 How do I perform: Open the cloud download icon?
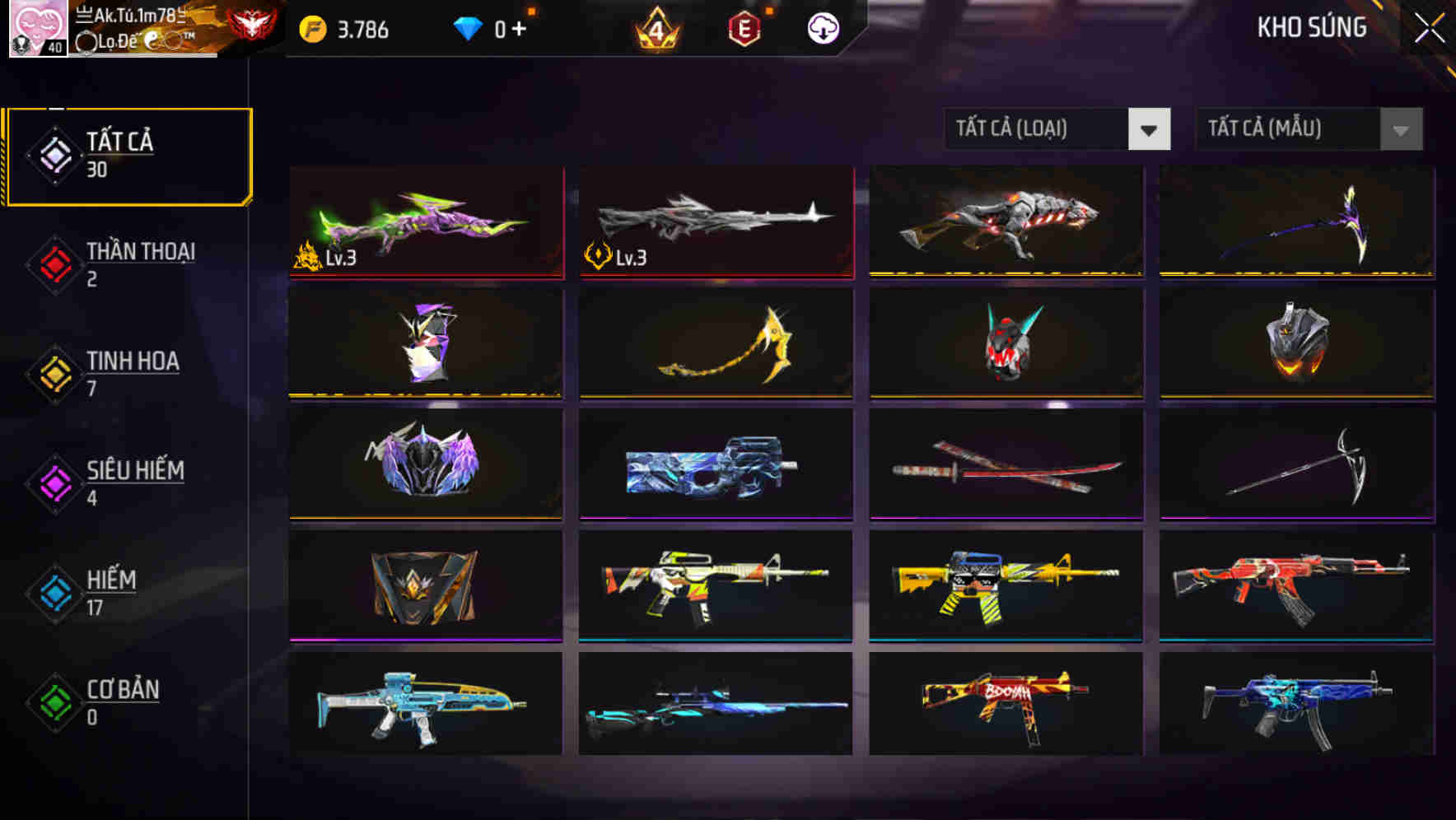pos(824,27)
